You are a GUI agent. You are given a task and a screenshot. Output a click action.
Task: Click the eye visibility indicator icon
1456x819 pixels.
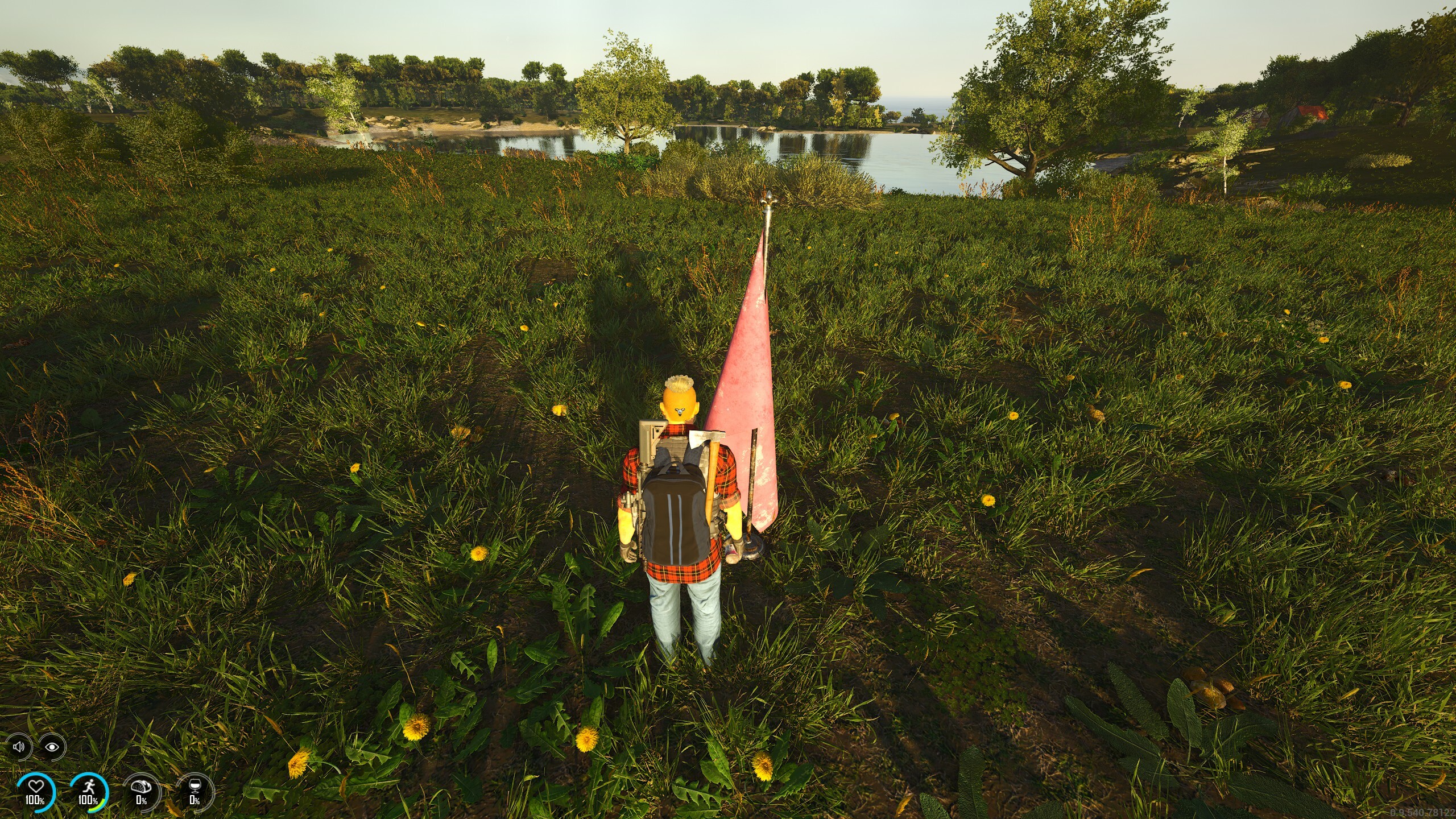pos(52,746)
